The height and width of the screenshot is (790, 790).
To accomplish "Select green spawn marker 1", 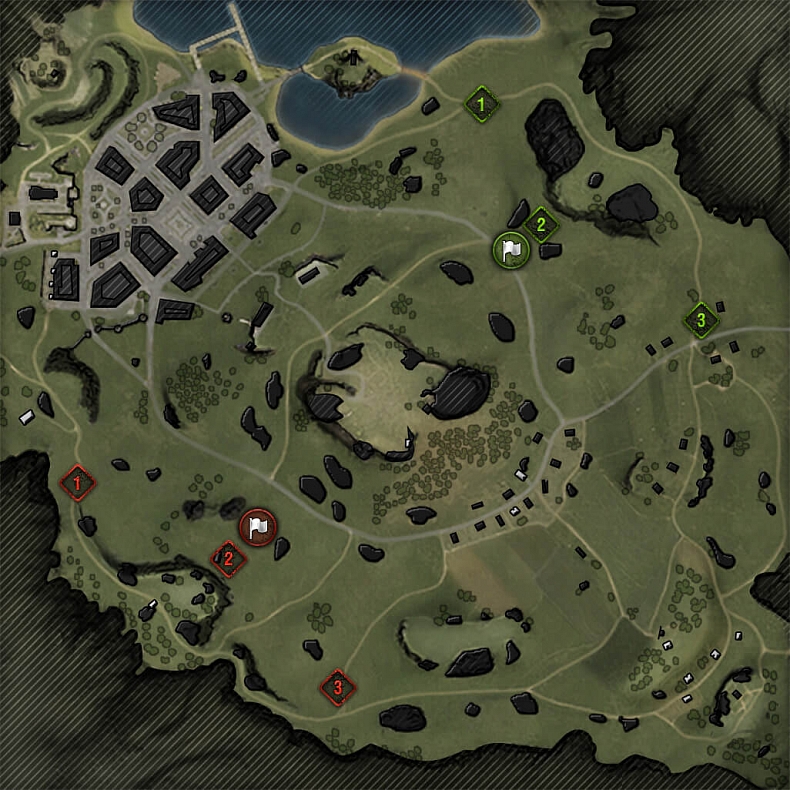I will [x=482, y=103].
